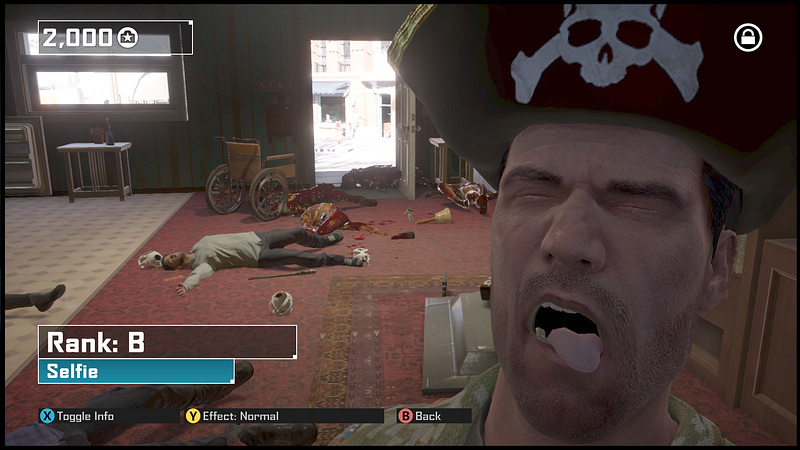Click the padlock icon in the corner
The image size is (800, 450).
pyautogui.click(x=747, y=38)
